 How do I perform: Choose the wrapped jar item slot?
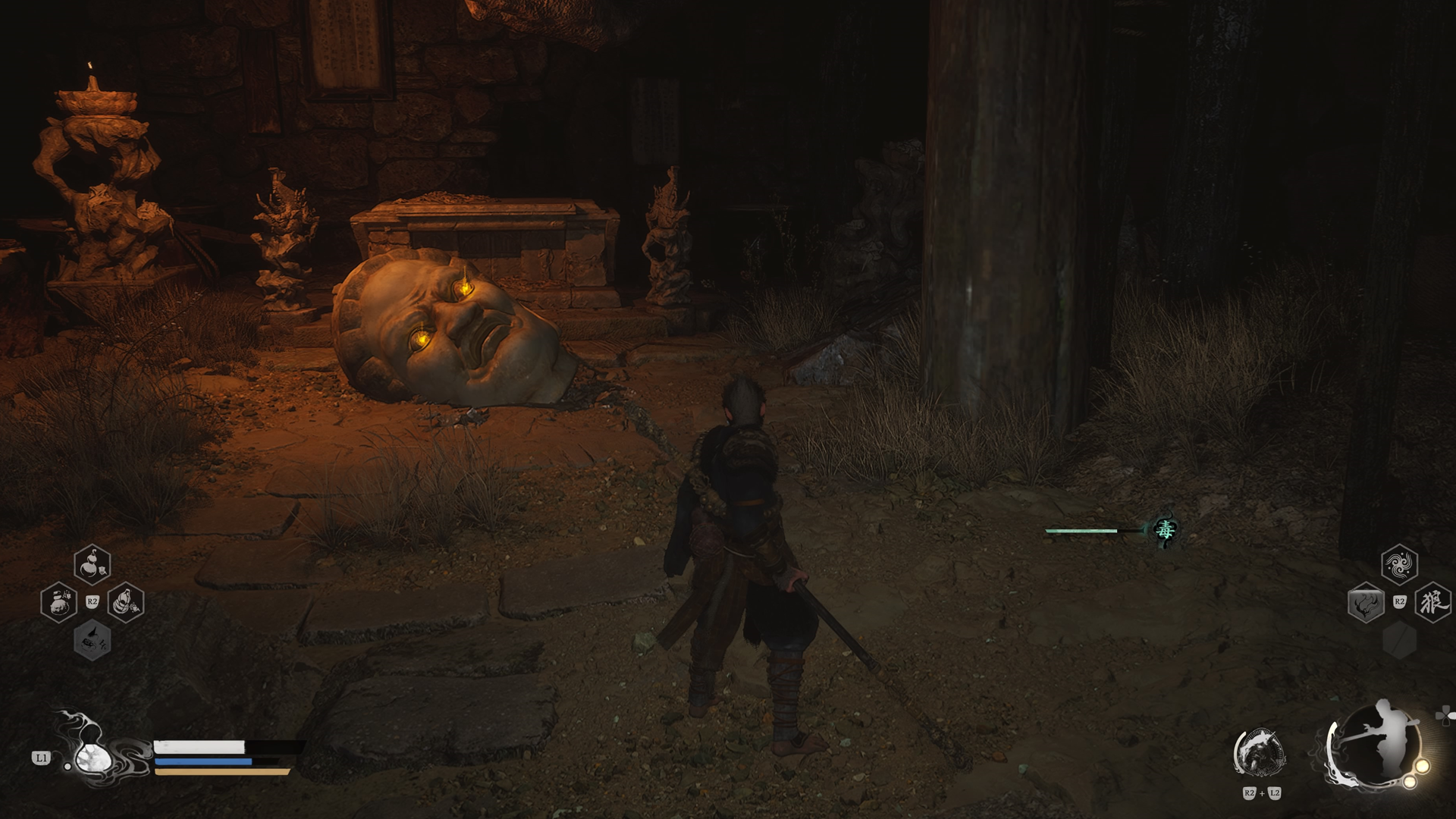tap(126, 603)
